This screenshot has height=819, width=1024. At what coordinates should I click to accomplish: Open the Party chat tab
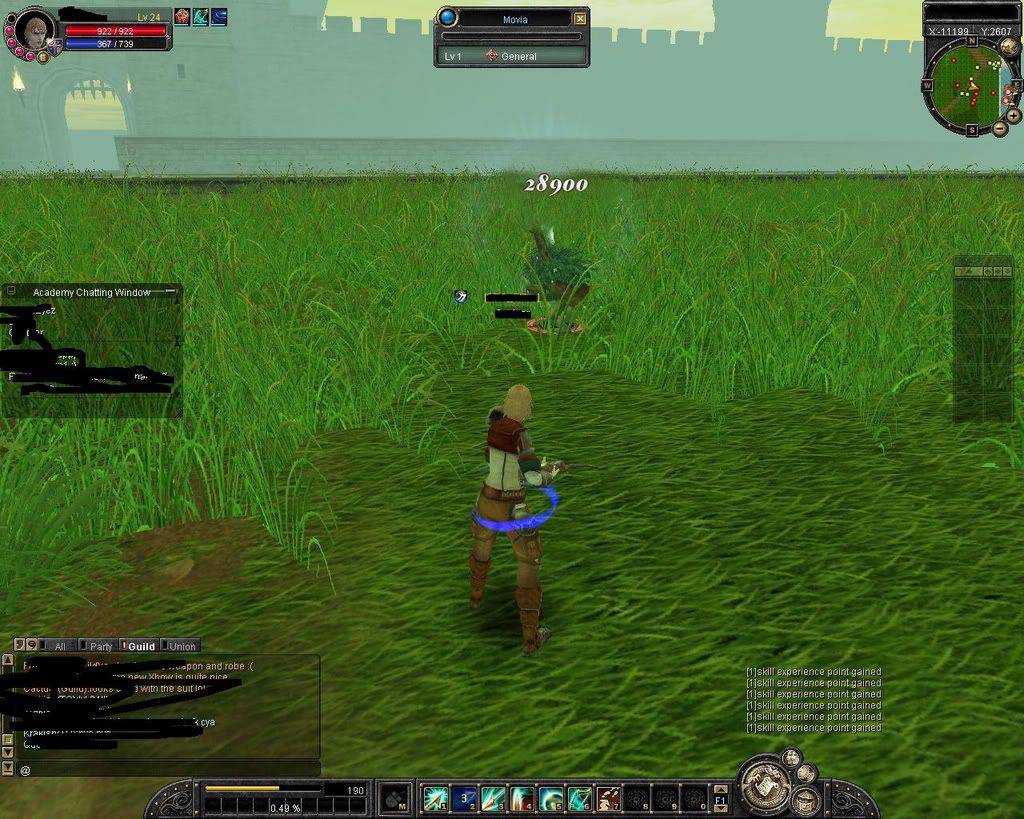[x=97, y=646]
